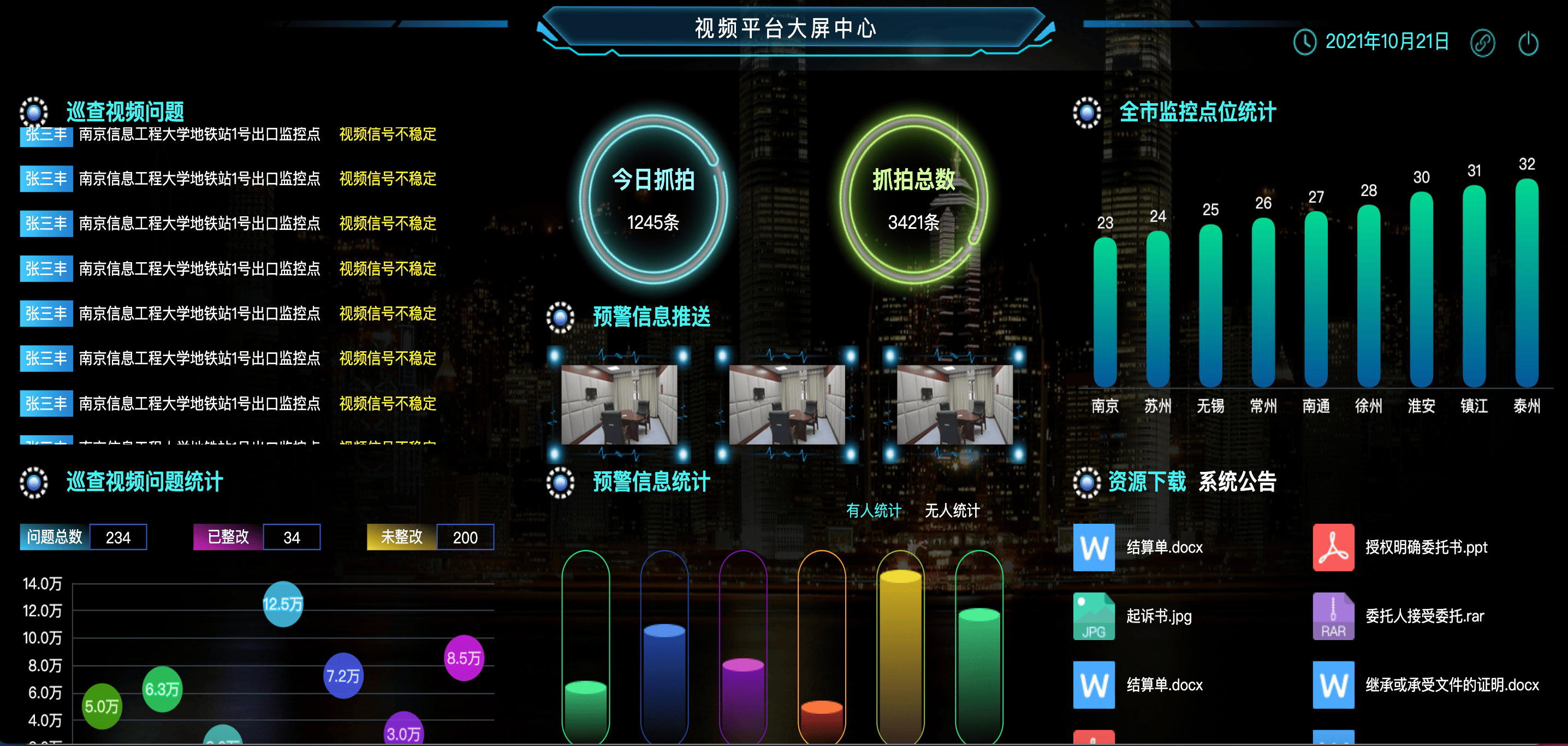The image size is (1568, 746).
Task: Click the 今日抓拍 circular counter
Action: [x=653, y=199]
